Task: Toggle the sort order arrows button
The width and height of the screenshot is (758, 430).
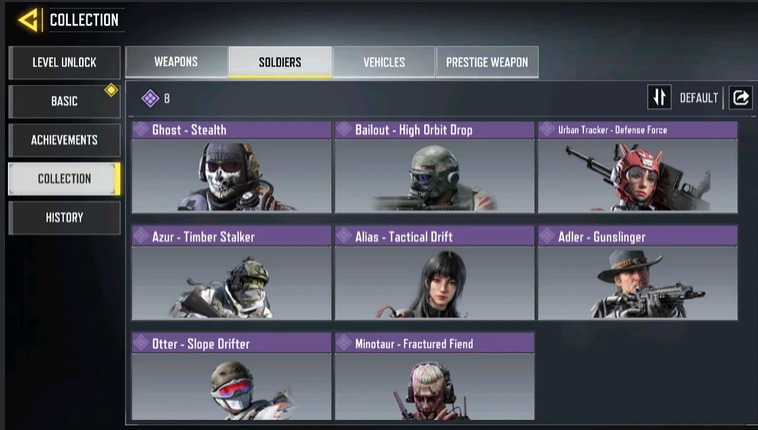Action: point(659,97)
